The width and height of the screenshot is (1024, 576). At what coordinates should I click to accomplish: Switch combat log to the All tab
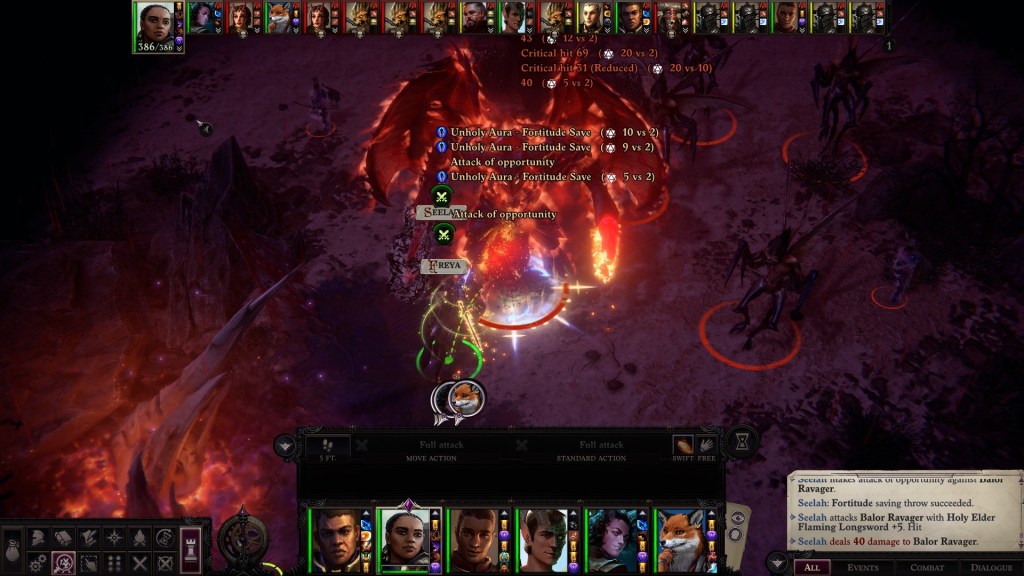pyautogui.click(x=812, y=567)
